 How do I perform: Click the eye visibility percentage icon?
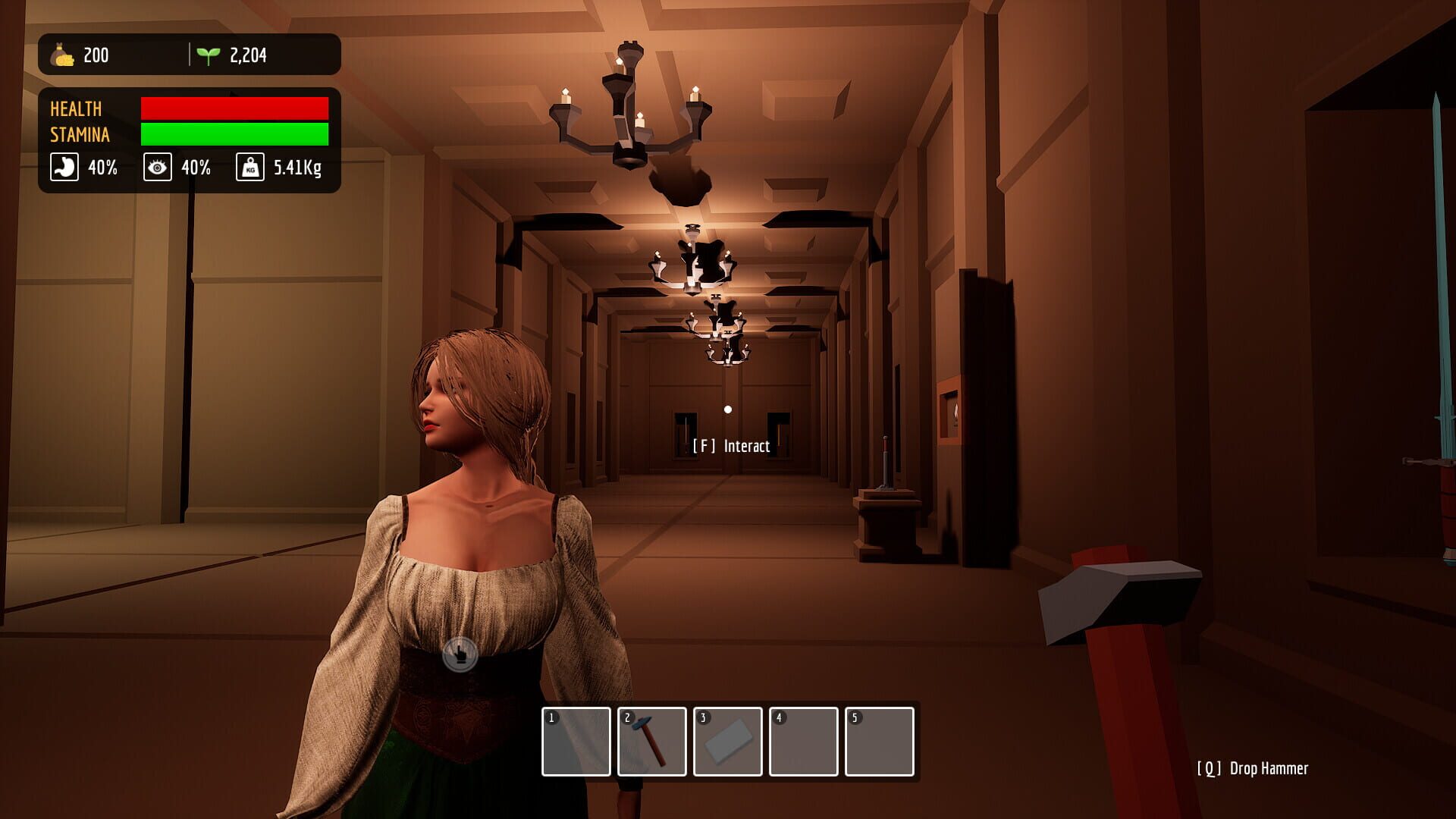157,168
